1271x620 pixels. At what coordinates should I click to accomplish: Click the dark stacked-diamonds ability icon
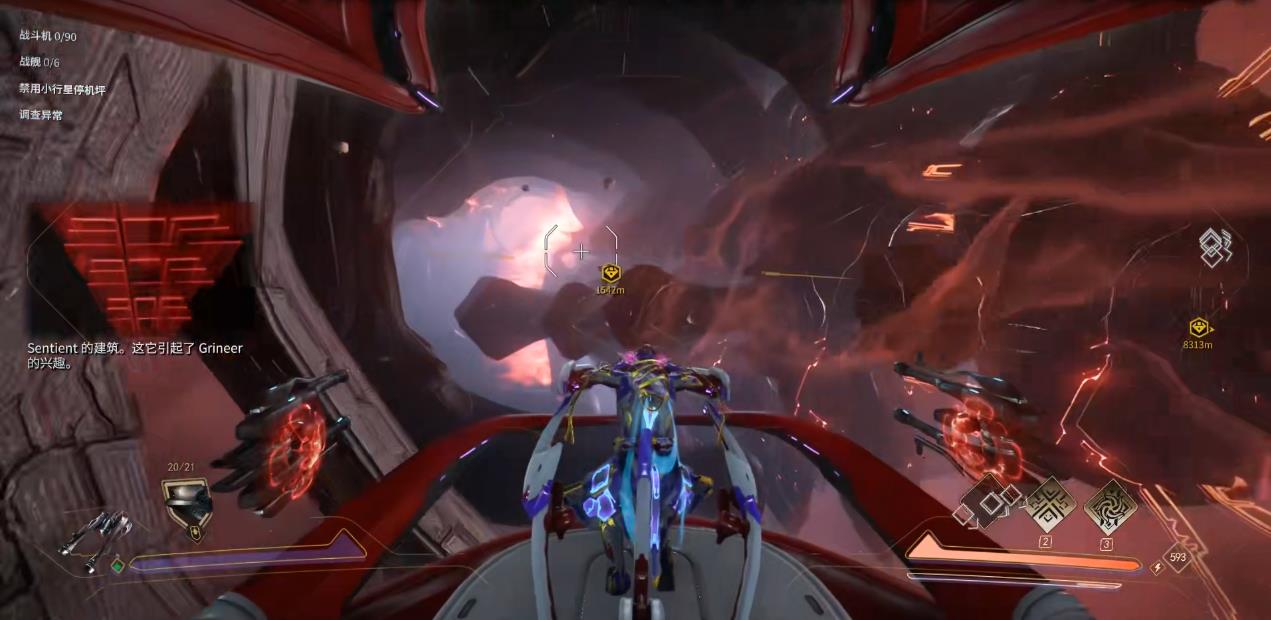coord(988,501)
